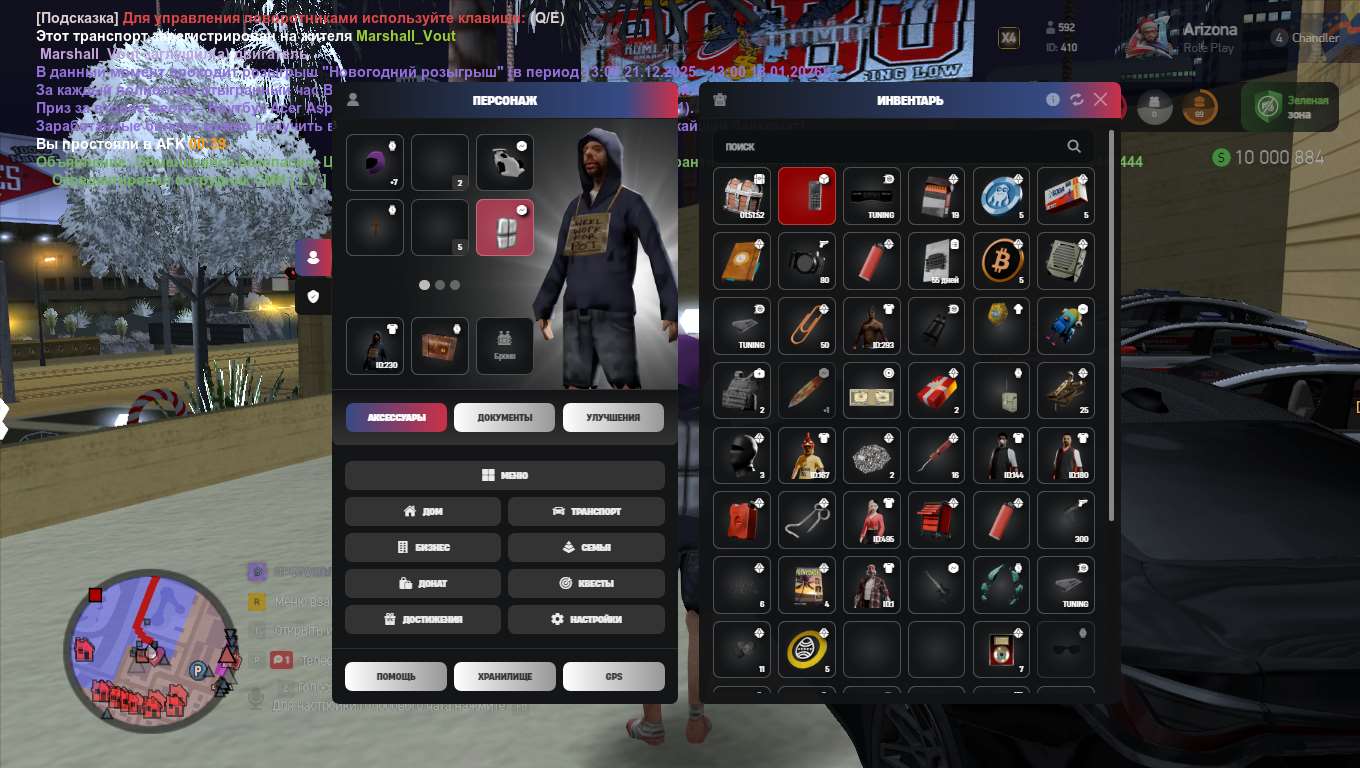1360x768 pixels.
Task: Select the person icon on the ПЕРСОНАЖ header
Action: pos(352,100)
